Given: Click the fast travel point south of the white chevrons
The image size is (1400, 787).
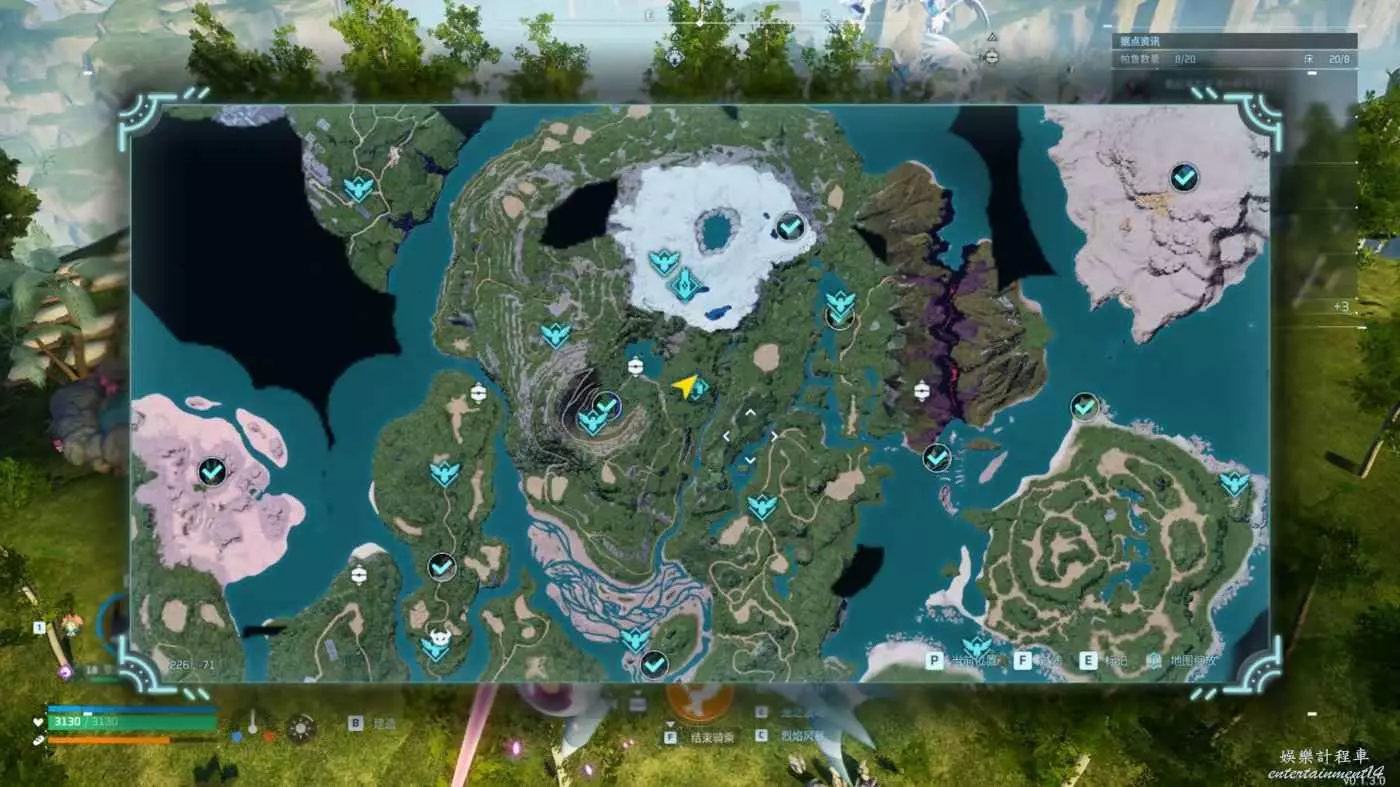Looking at the screenshot, I should click(762, 506).
